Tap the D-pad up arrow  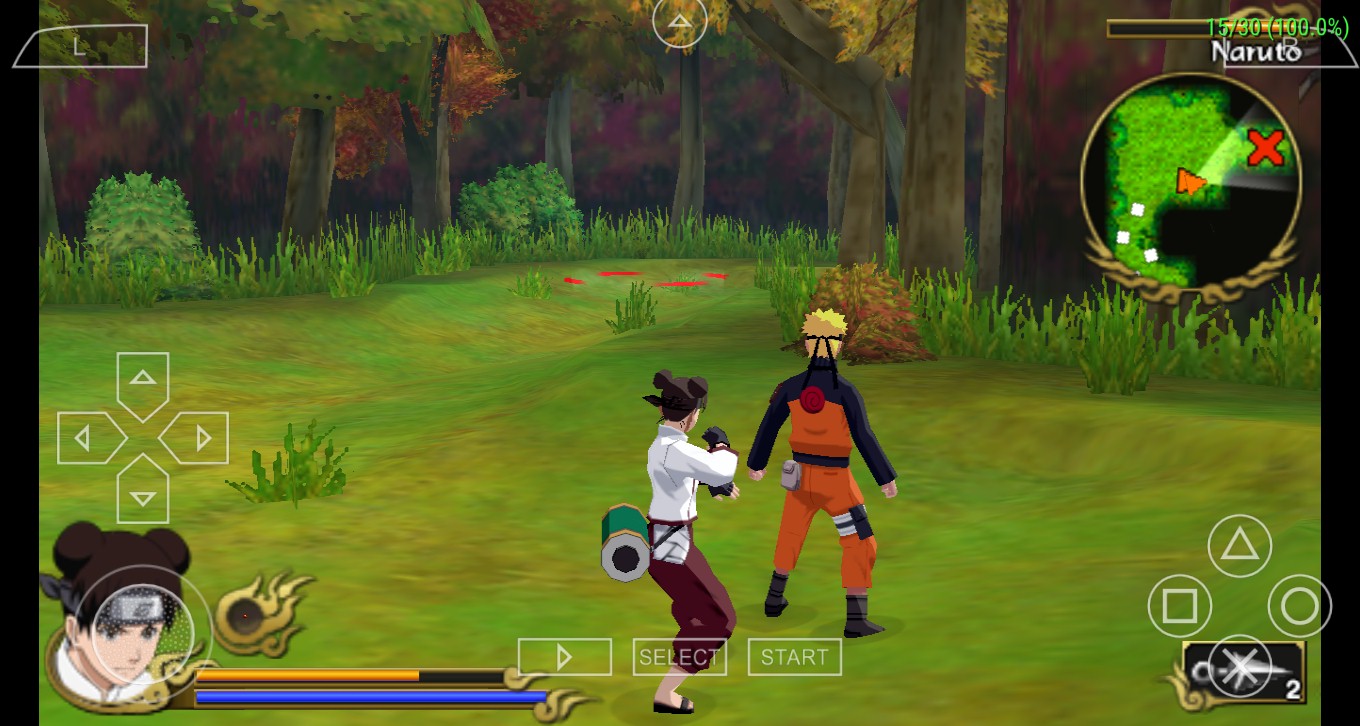coord(143,380)
